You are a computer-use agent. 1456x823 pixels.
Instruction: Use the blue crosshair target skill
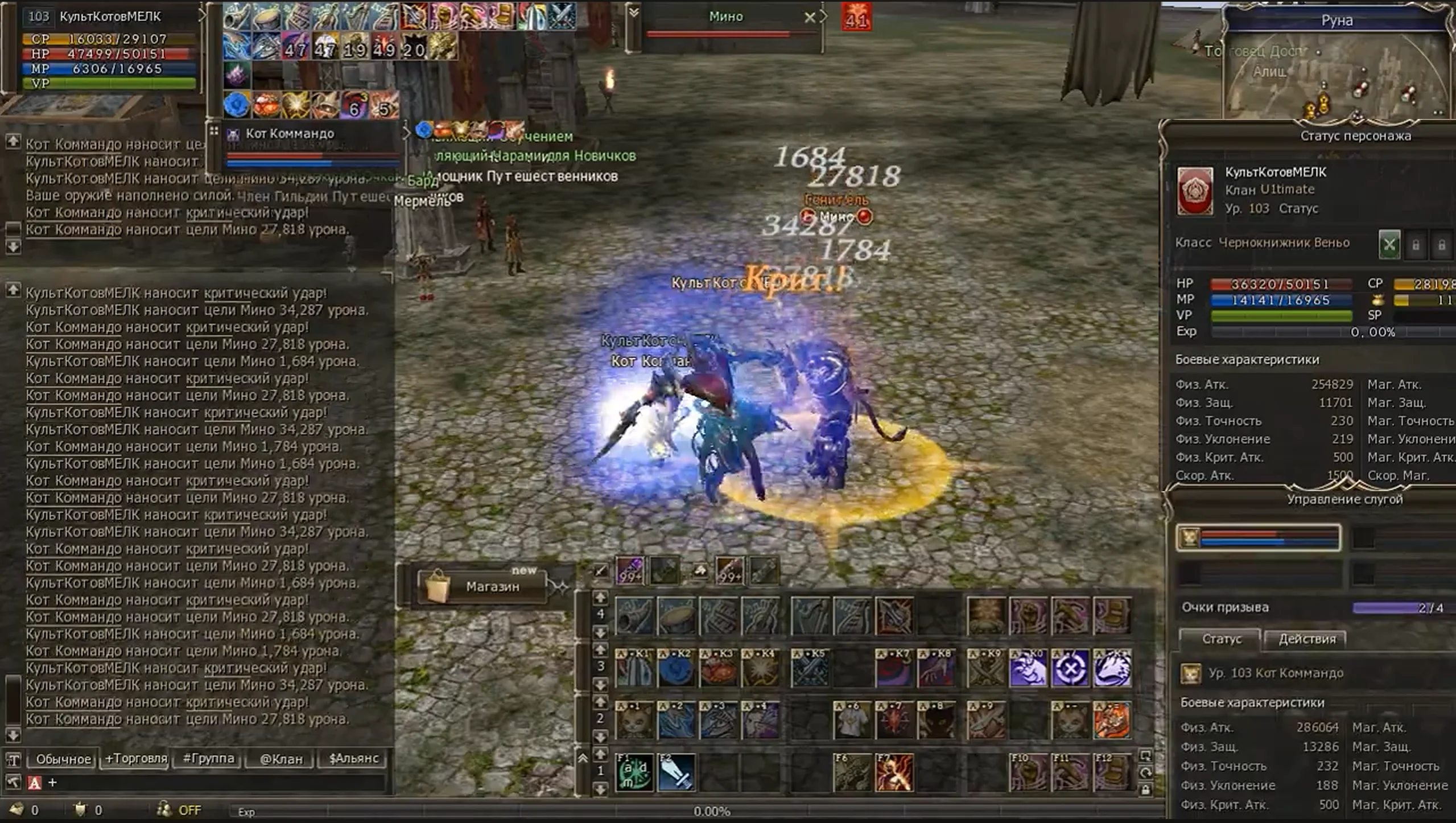click(1070, 668)
